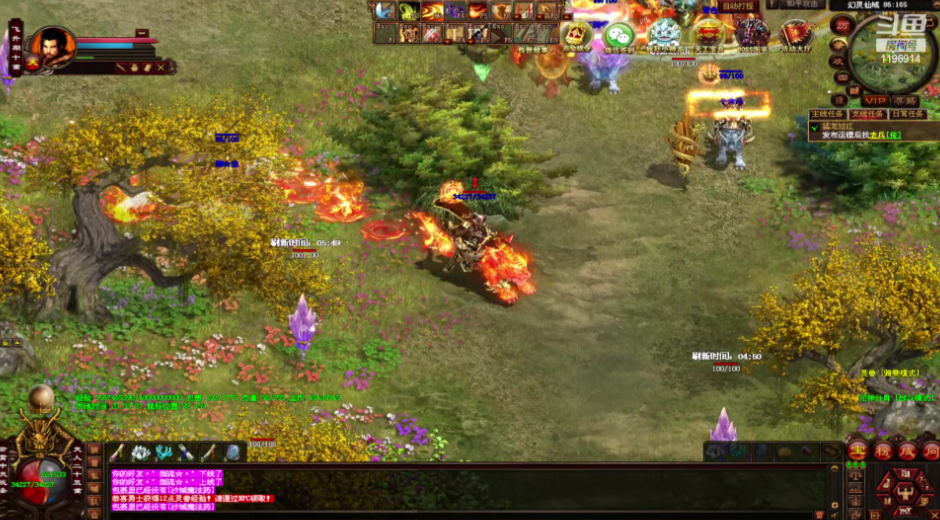Open the WeChat reward green icon
The width and height of the screenshot is (940, 520).
pyautogui.click(x=620, y=37)
